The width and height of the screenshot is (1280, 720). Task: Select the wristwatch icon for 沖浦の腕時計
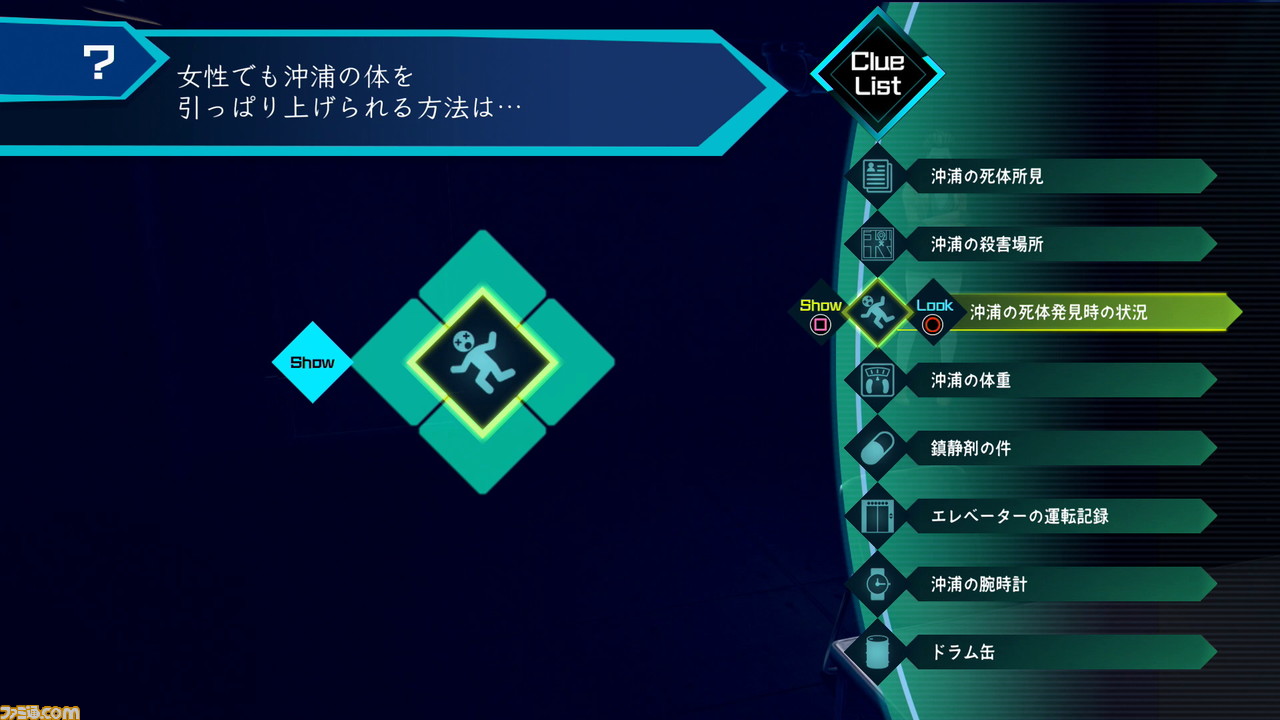(x=878, y=584)
